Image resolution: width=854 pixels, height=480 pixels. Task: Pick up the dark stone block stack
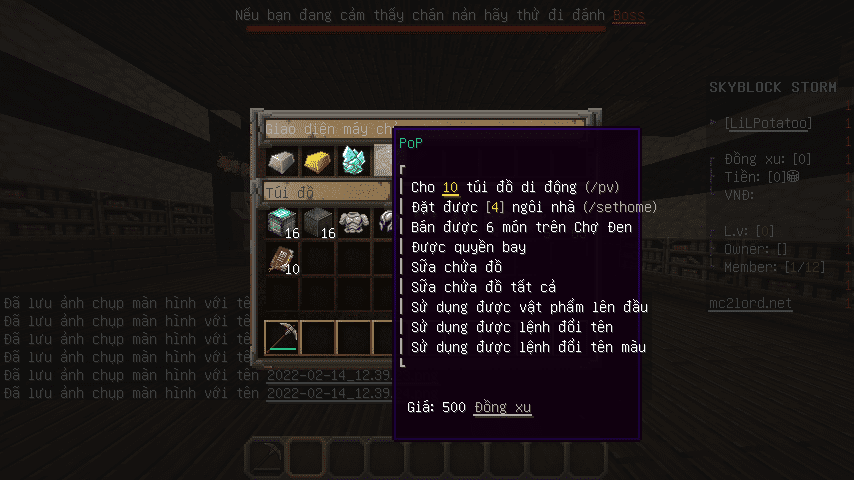(319, 222)
